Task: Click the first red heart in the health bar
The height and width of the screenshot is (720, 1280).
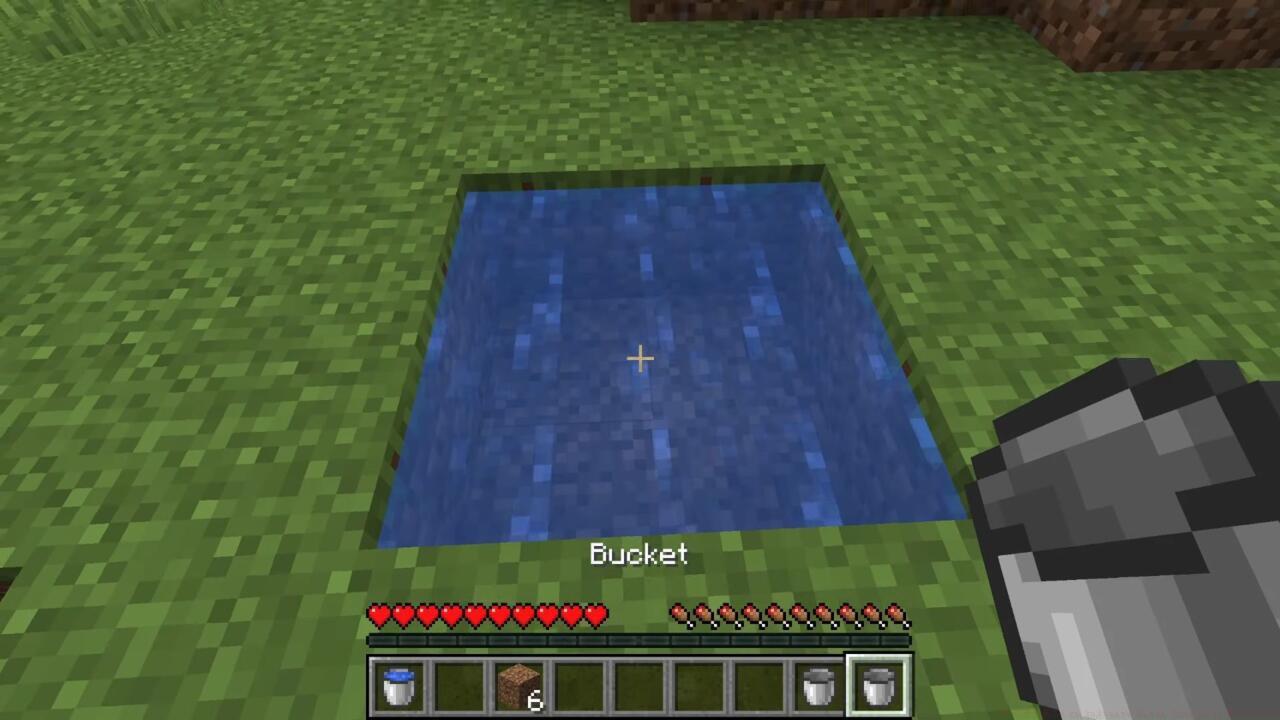Action: 378,616
